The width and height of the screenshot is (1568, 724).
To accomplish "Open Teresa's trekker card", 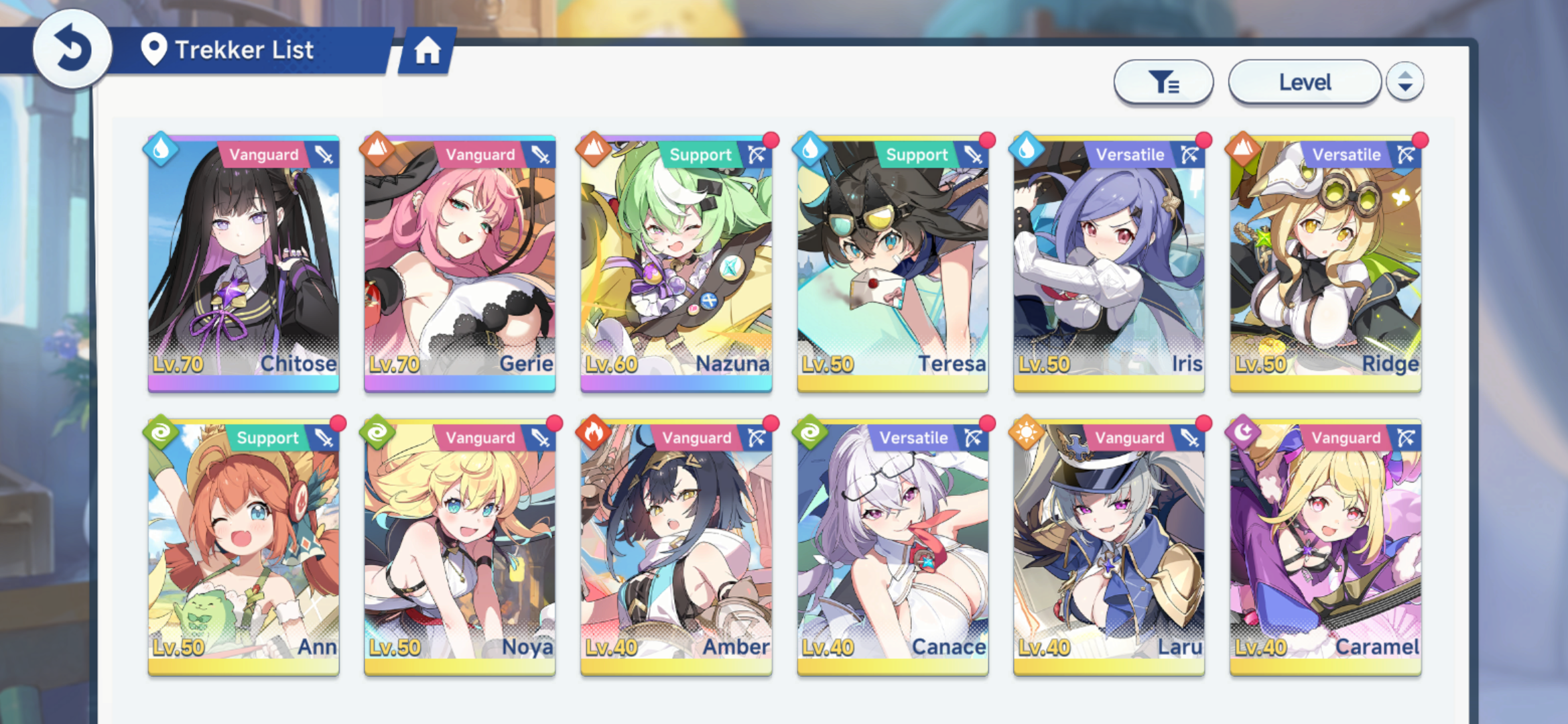I will [x=893, y=263].
